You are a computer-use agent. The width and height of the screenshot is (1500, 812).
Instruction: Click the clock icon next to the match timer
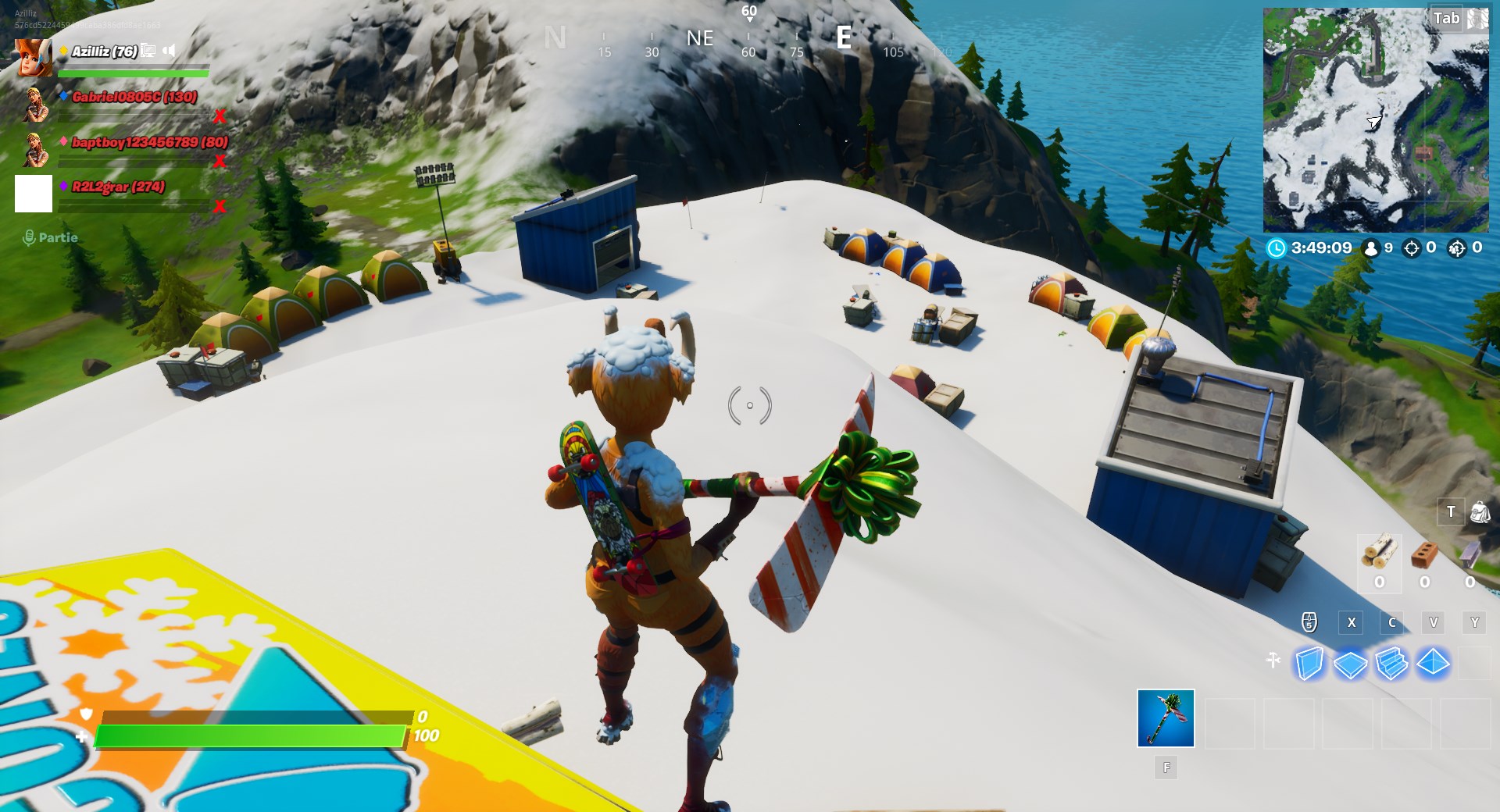[x=1277, y=248]
